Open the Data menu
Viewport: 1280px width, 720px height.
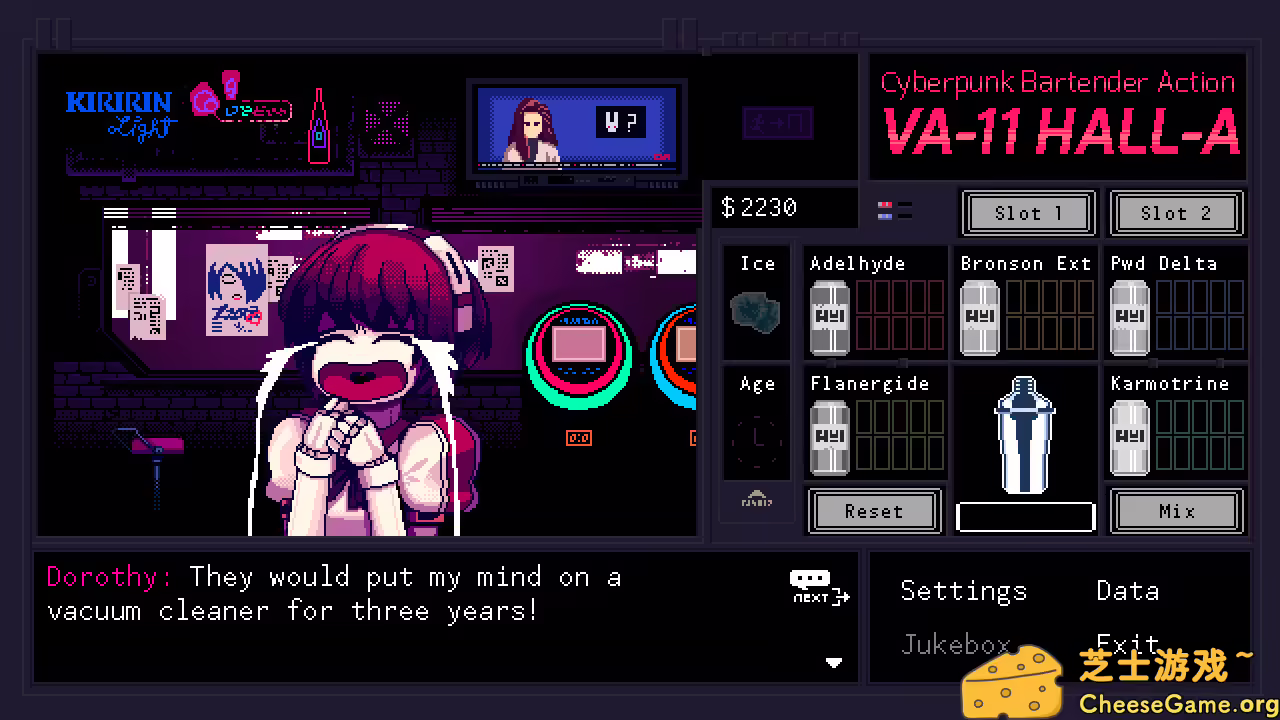click(x=1127, y=591)
